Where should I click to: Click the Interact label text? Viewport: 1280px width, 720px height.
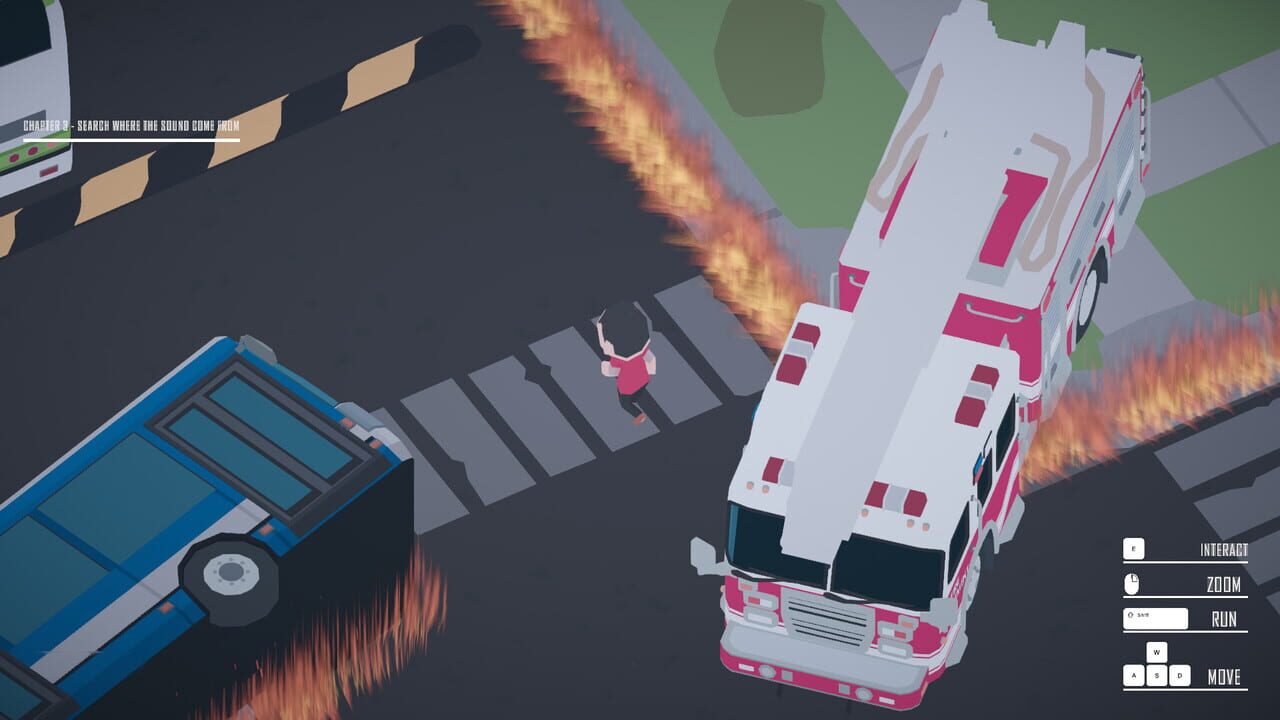[1222, 549]
